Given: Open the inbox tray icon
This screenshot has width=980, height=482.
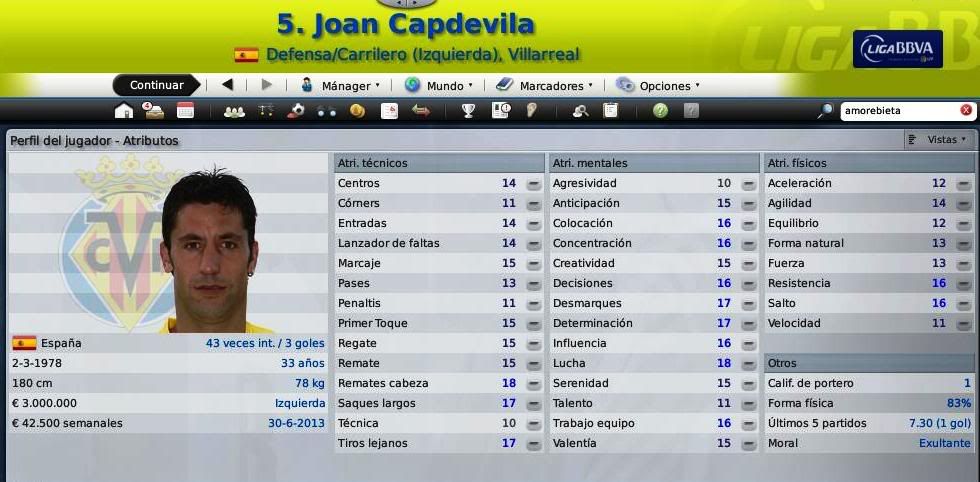Looking at the screenshot, I should (154, 111).
